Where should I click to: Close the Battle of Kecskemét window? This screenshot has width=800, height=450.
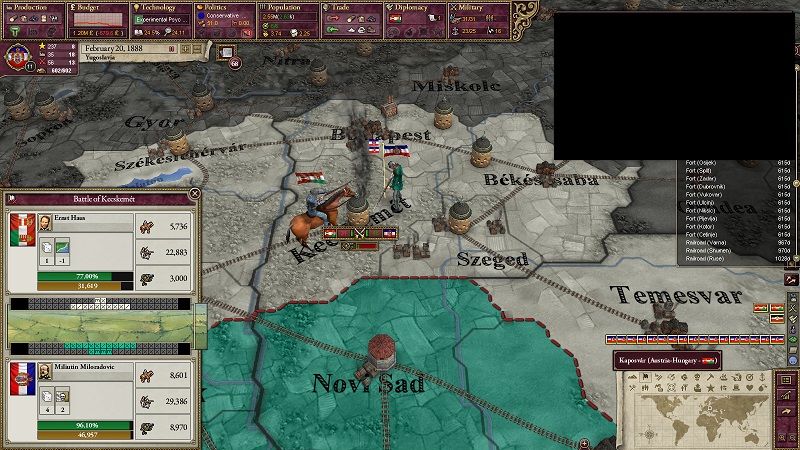pyautogui.click(x=194, y=194)
